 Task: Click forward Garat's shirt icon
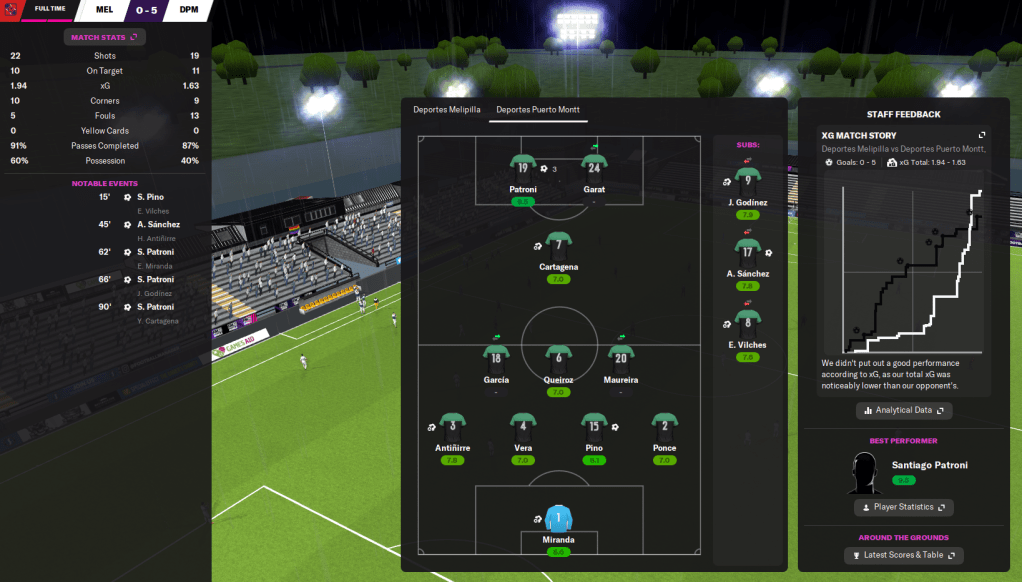594,168
